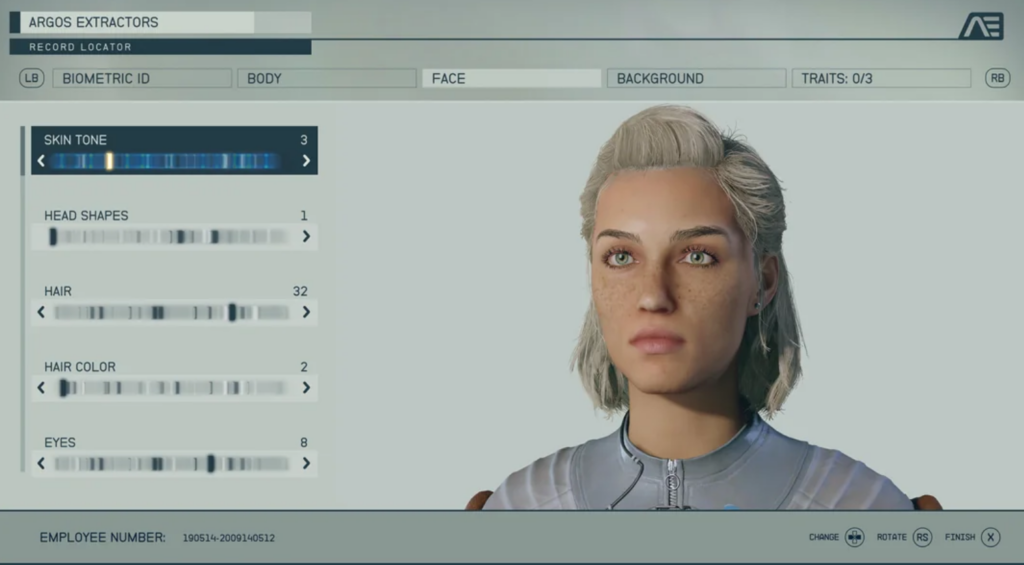Image resolution: width=1024 pixels, height=565 pixels.
Task: Go to the Background tab
Action: (x=696, y=78)
